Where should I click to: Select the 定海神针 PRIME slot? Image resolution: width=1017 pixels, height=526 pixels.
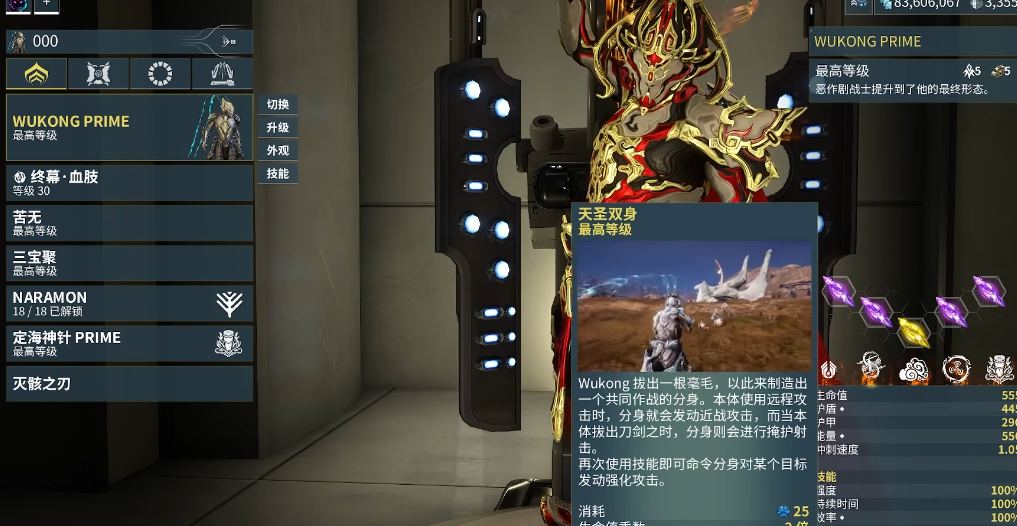[129, 343]
